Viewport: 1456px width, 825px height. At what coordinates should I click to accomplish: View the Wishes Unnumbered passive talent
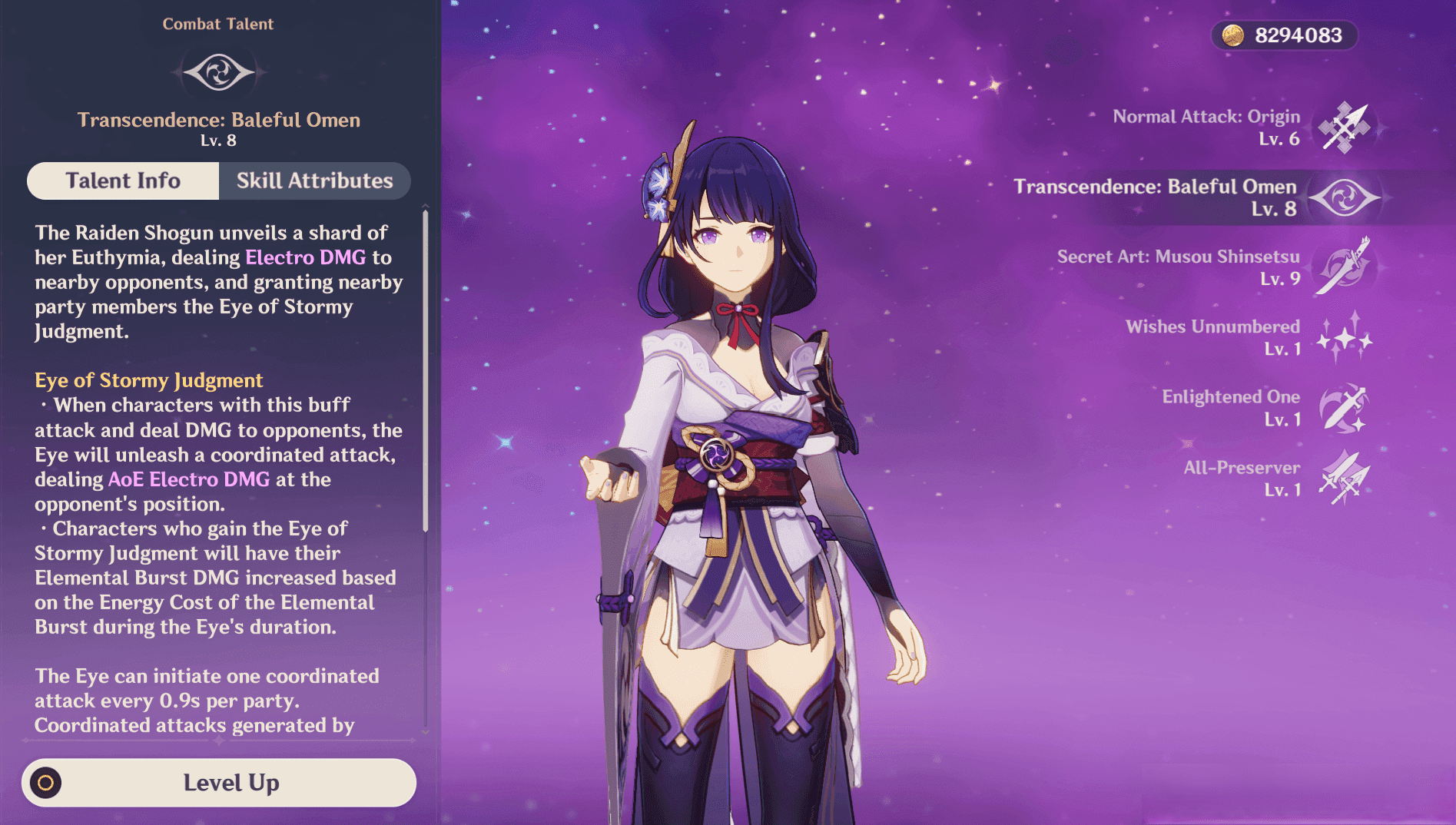point(1343,337)
